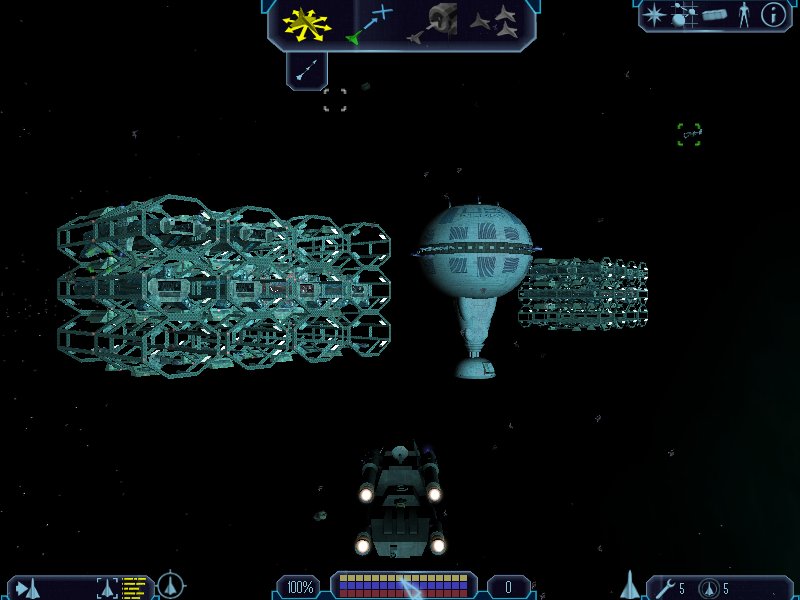The height and width of the screenshot is (600, 800).
Task: Open the star map compass icon
Action: 655,15
